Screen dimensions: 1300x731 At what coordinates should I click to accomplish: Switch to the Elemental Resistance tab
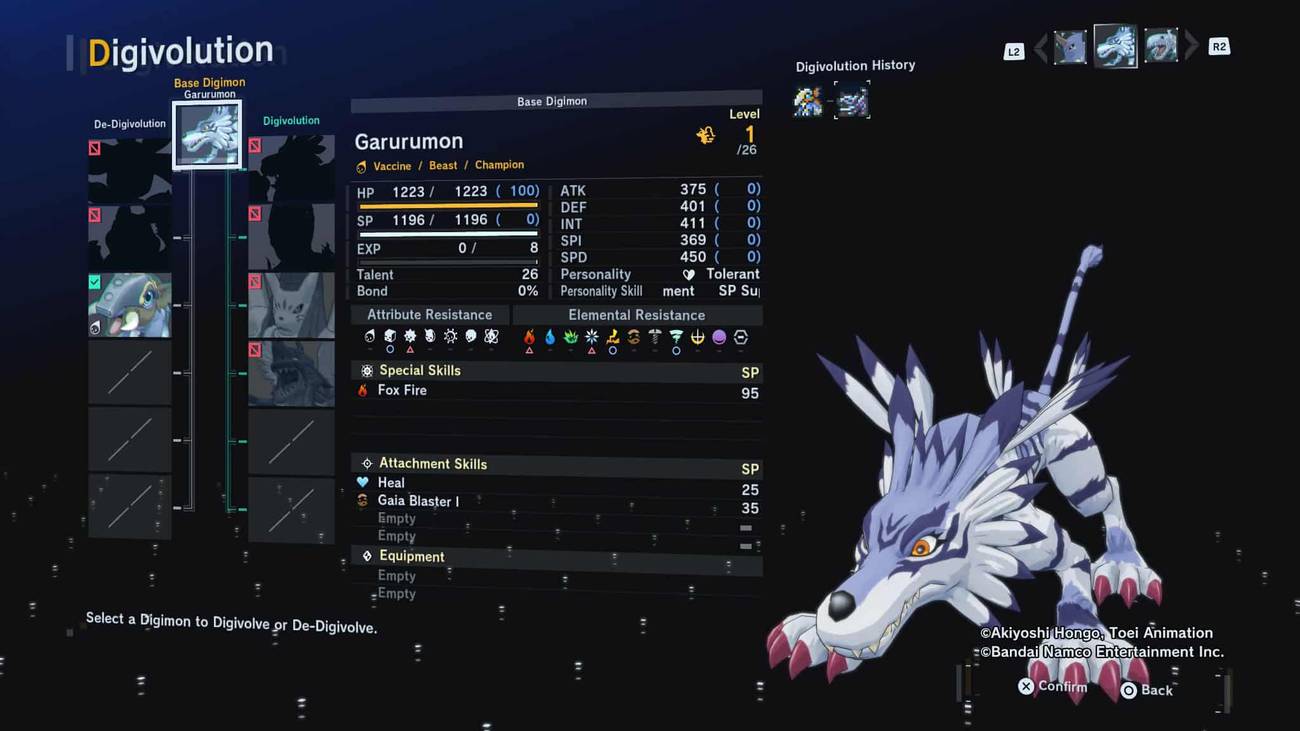tap(636, 314)
